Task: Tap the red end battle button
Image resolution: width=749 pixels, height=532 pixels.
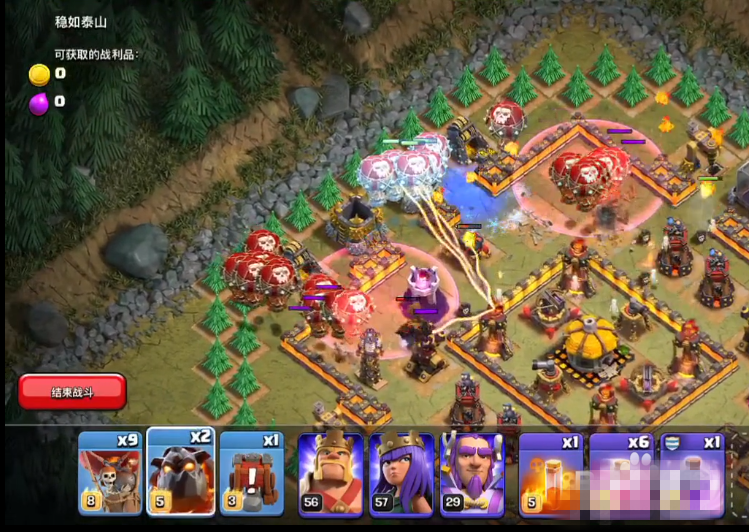Action: pyautogui.click(x=72, y=391)
